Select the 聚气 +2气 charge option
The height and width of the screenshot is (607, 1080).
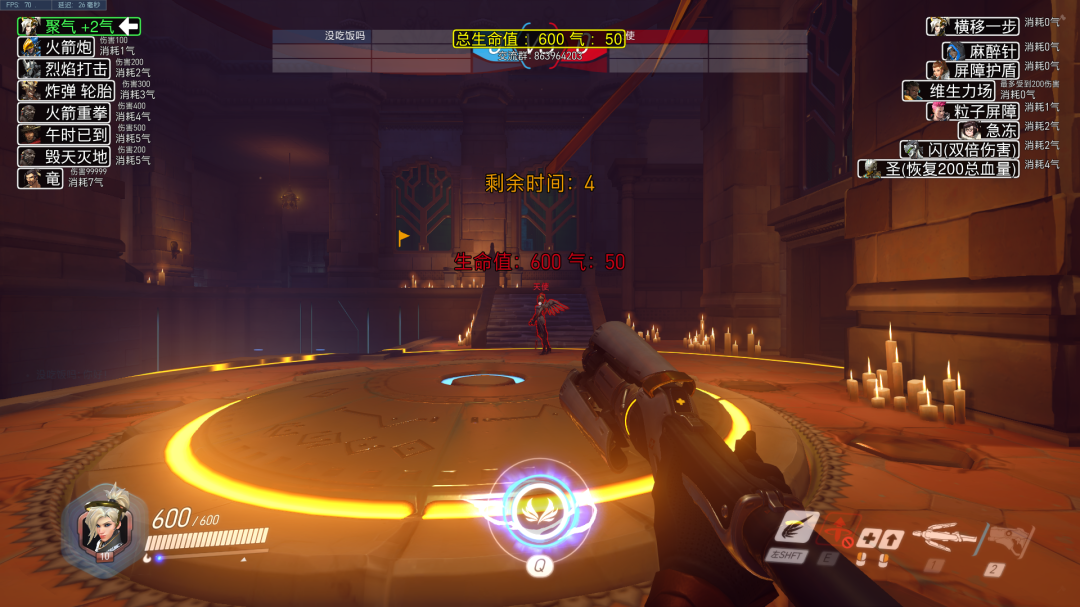point(79,26)
